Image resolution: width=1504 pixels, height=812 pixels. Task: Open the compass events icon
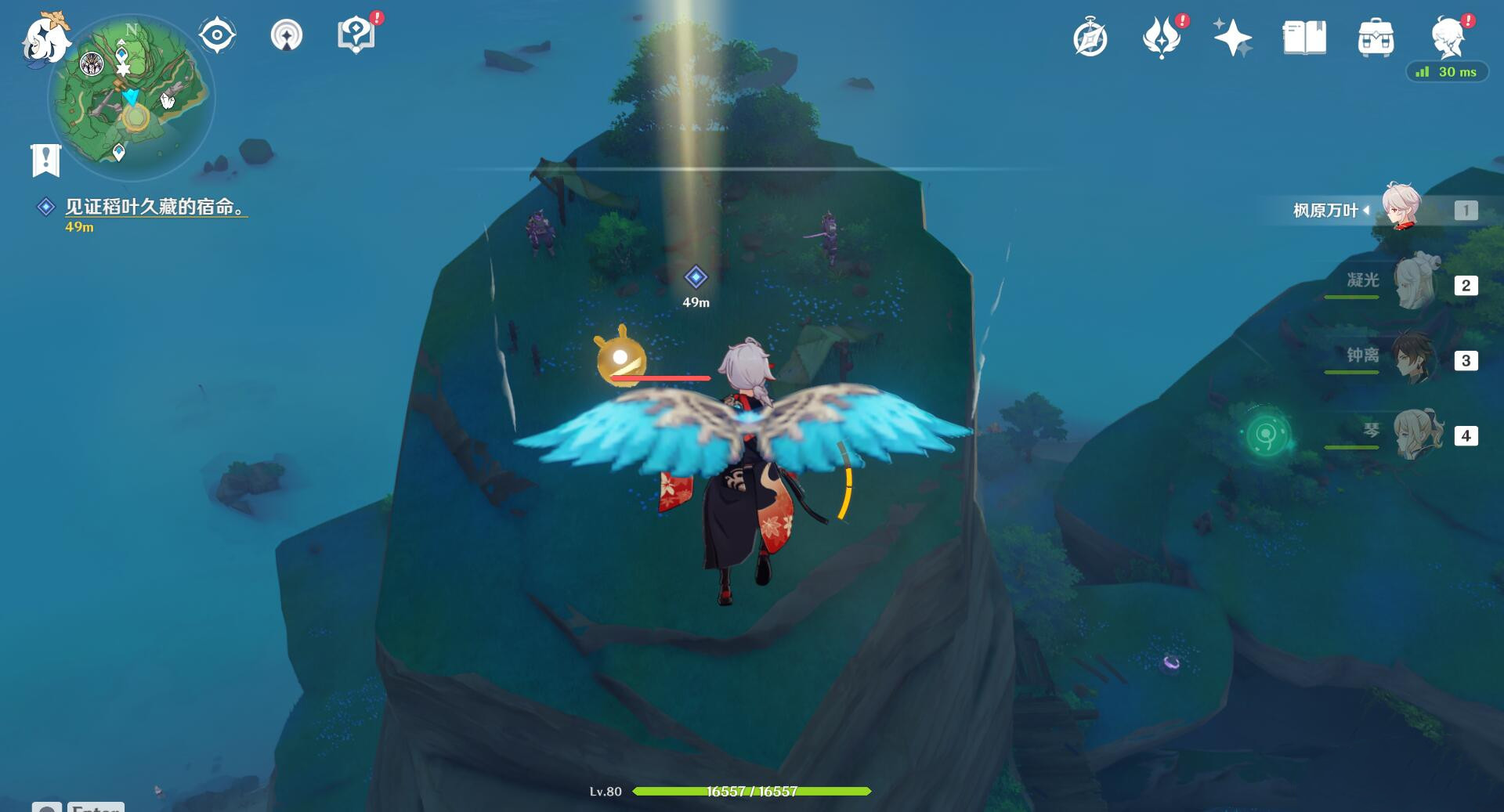coord(1090,39)
